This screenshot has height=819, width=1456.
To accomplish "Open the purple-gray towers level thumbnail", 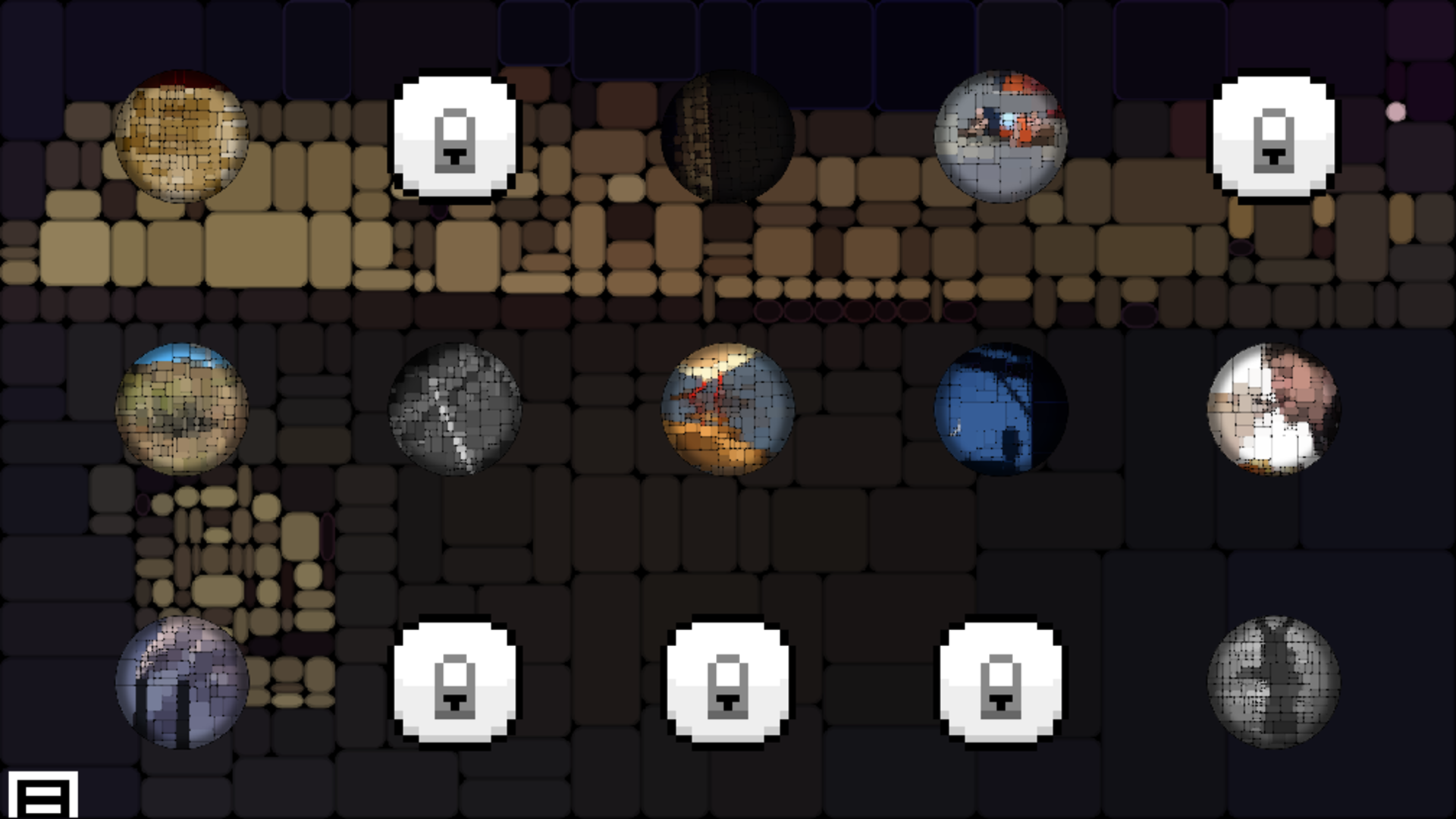I will (182, 682).
